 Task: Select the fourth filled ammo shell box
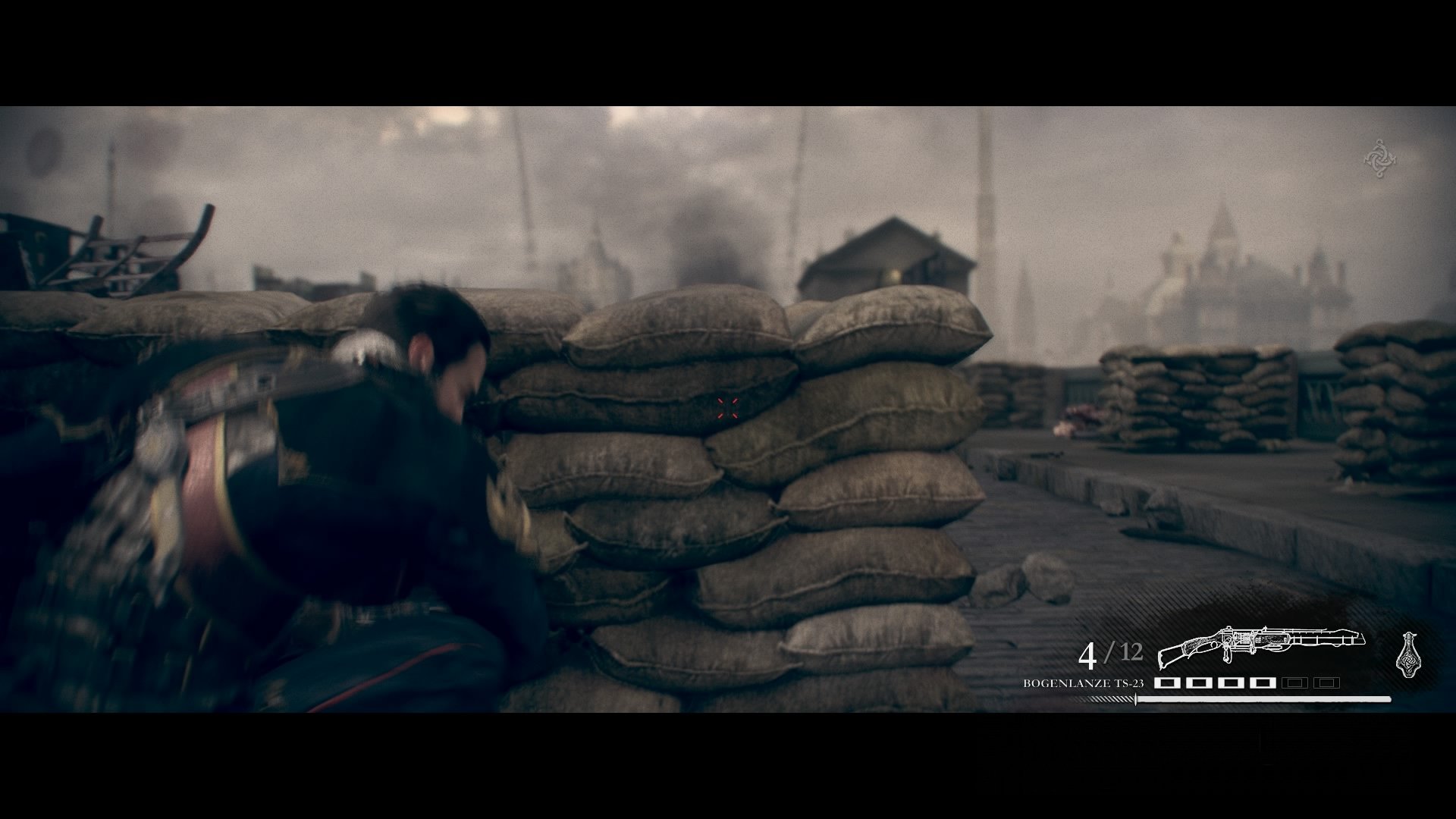tap(1265, 682)
